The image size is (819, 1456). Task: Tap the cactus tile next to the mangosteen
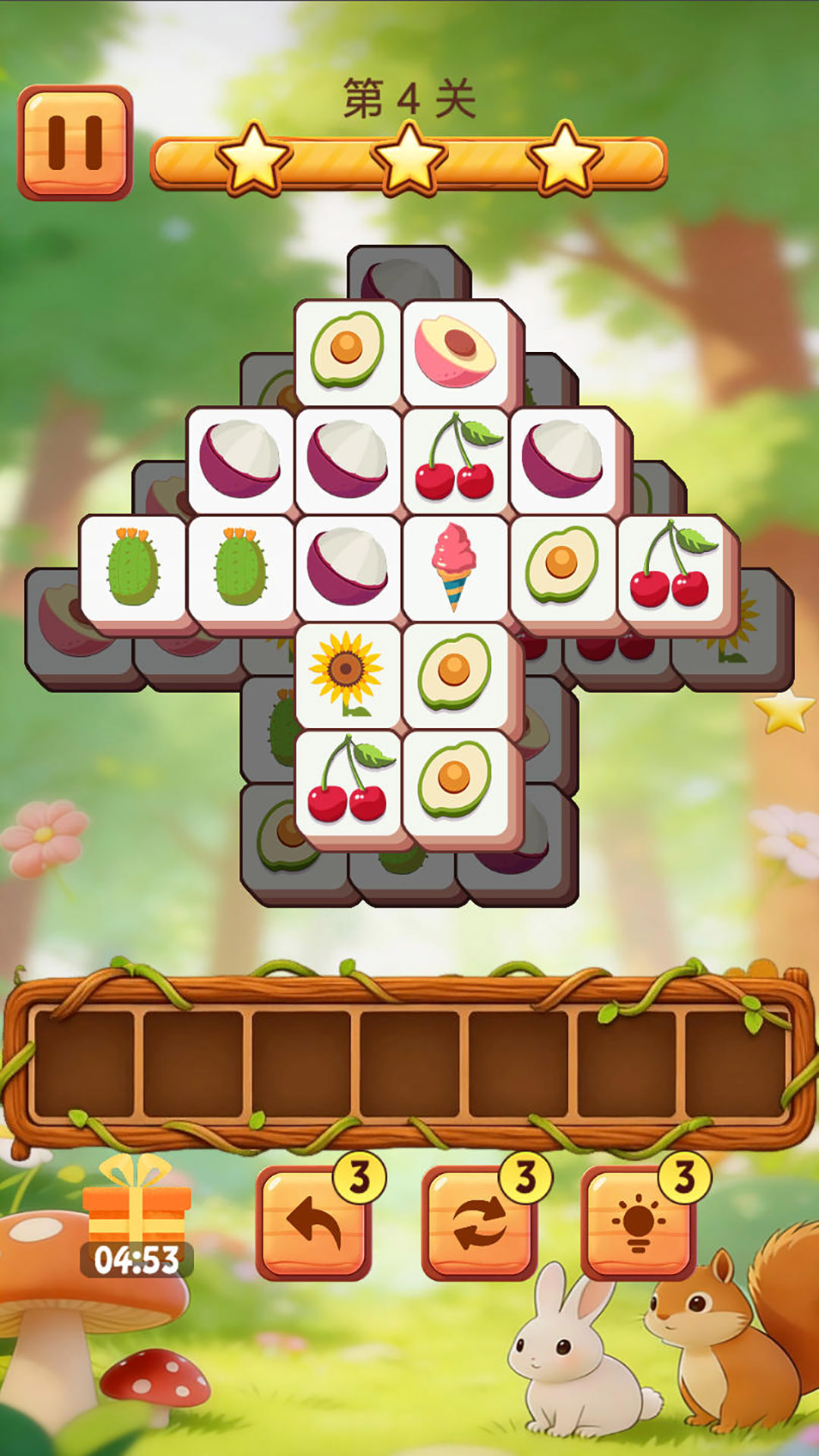(x=240, y=566)
